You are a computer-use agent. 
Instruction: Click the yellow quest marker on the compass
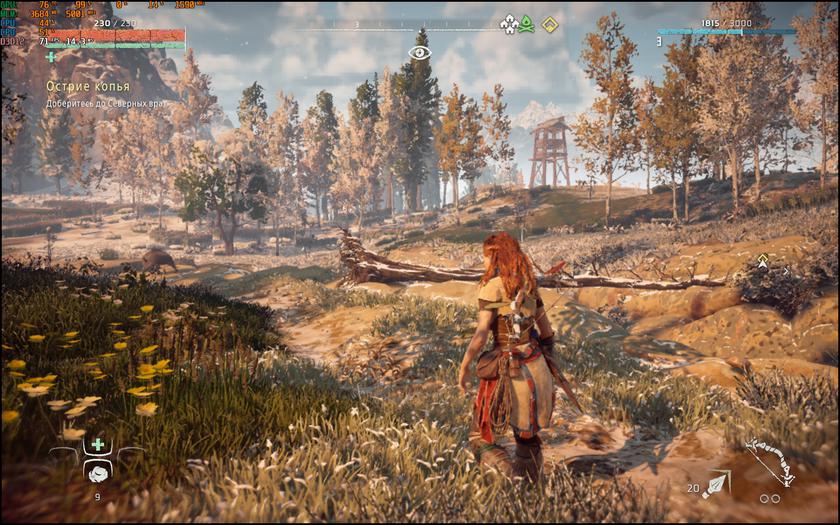549,23
